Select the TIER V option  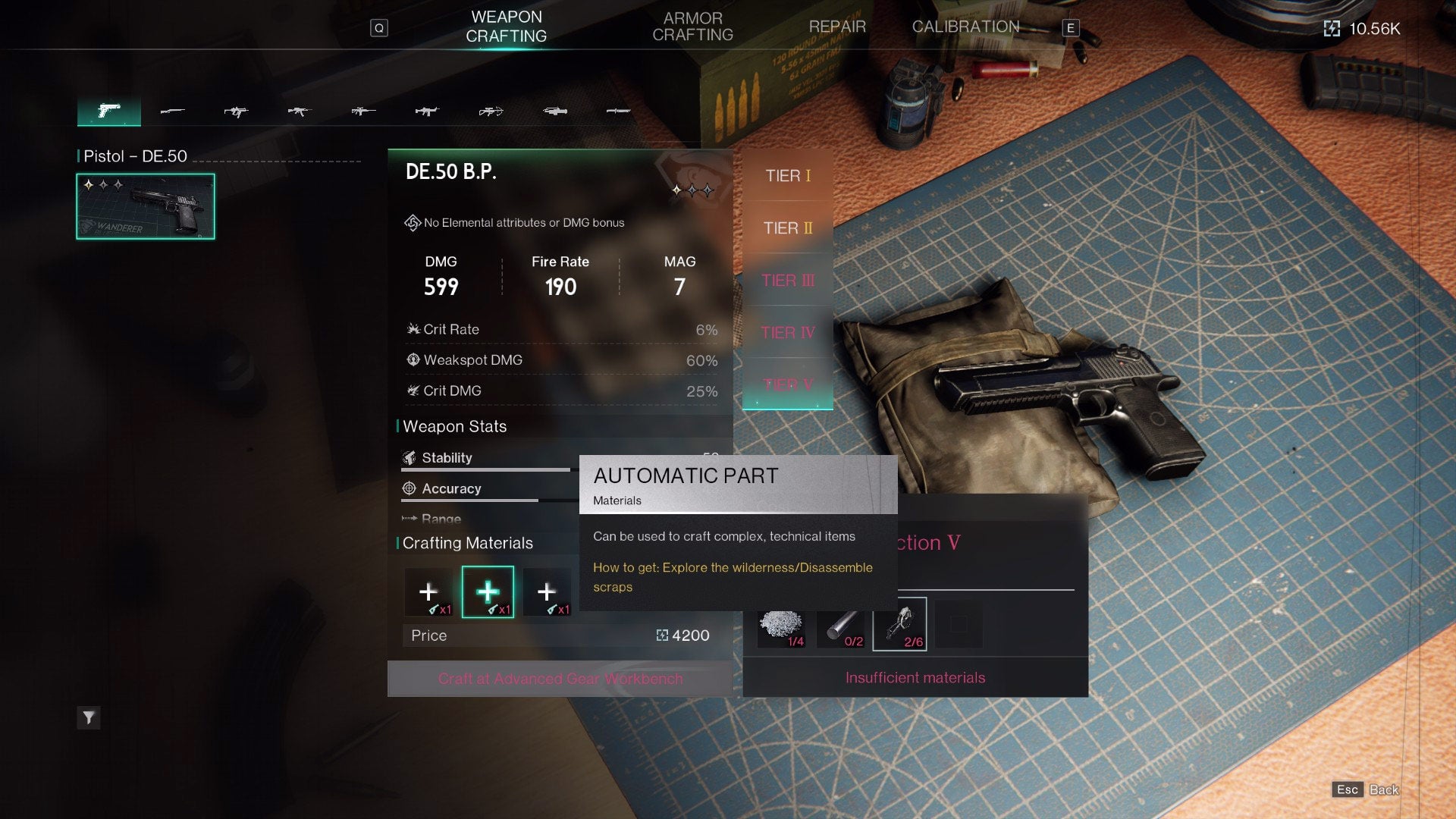pyautogui.click(x=787, y=385)
